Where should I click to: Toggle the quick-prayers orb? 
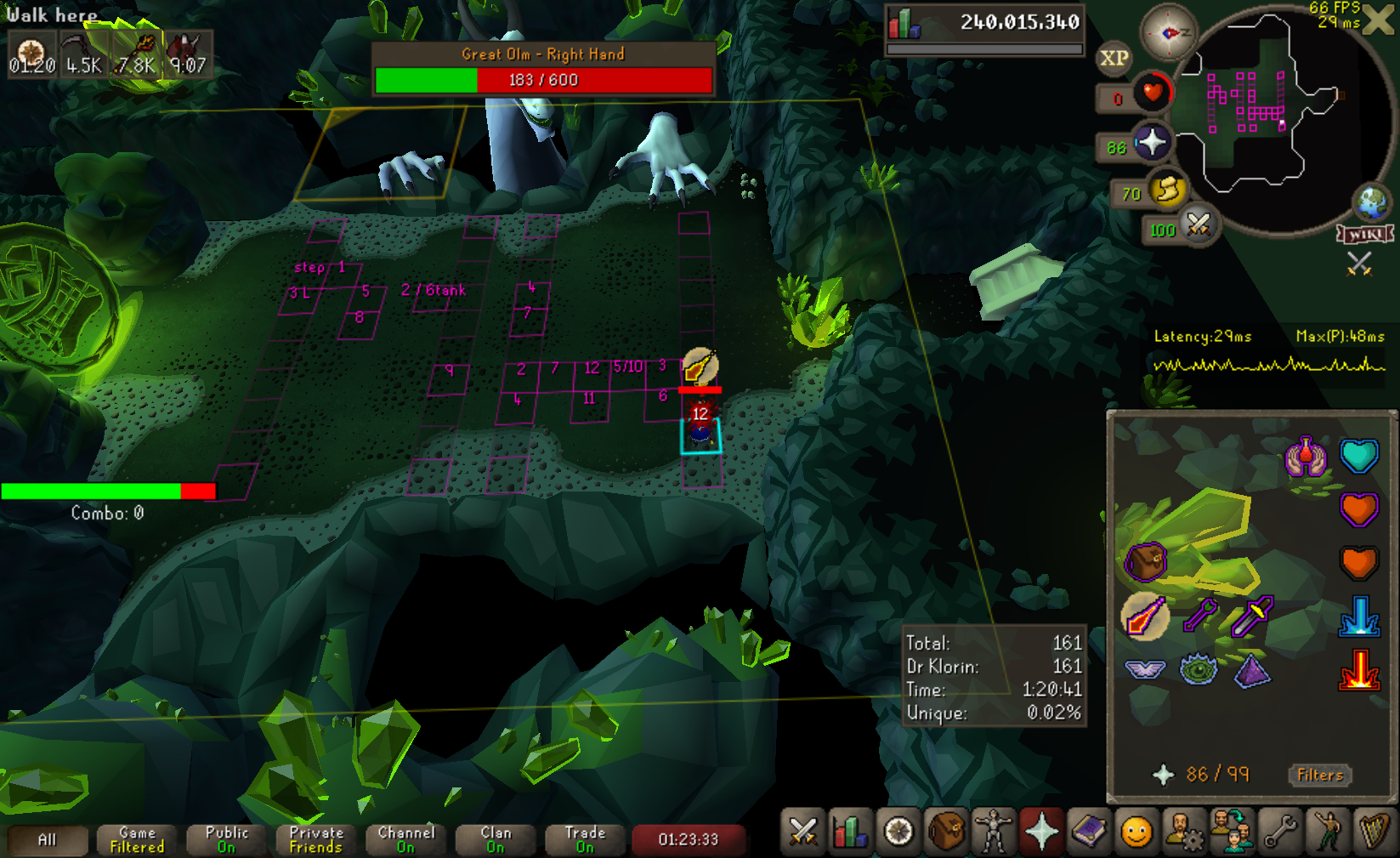1152,143
